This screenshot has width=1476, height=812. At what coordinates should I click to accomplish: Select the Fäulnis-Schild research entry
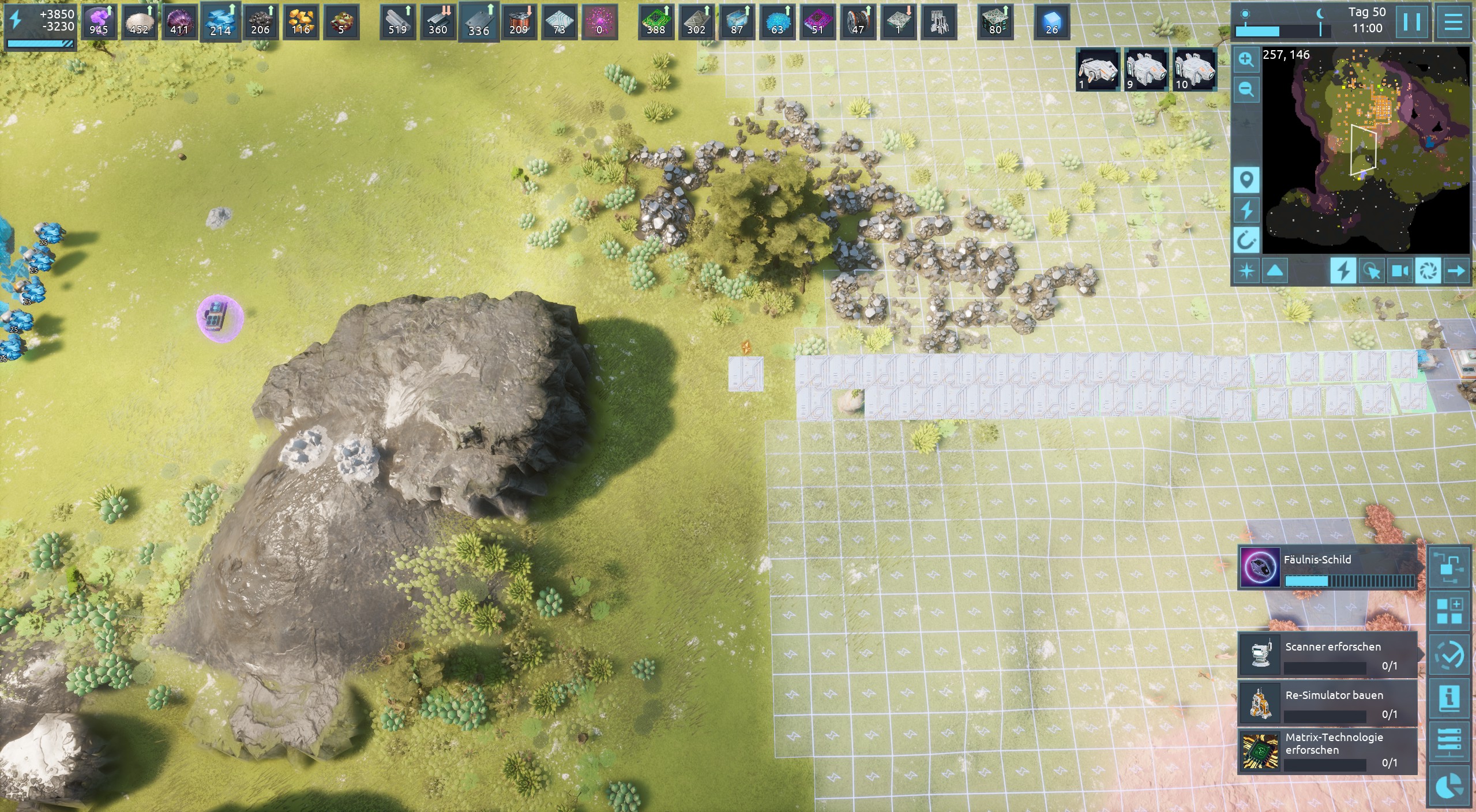point(1327,567)
